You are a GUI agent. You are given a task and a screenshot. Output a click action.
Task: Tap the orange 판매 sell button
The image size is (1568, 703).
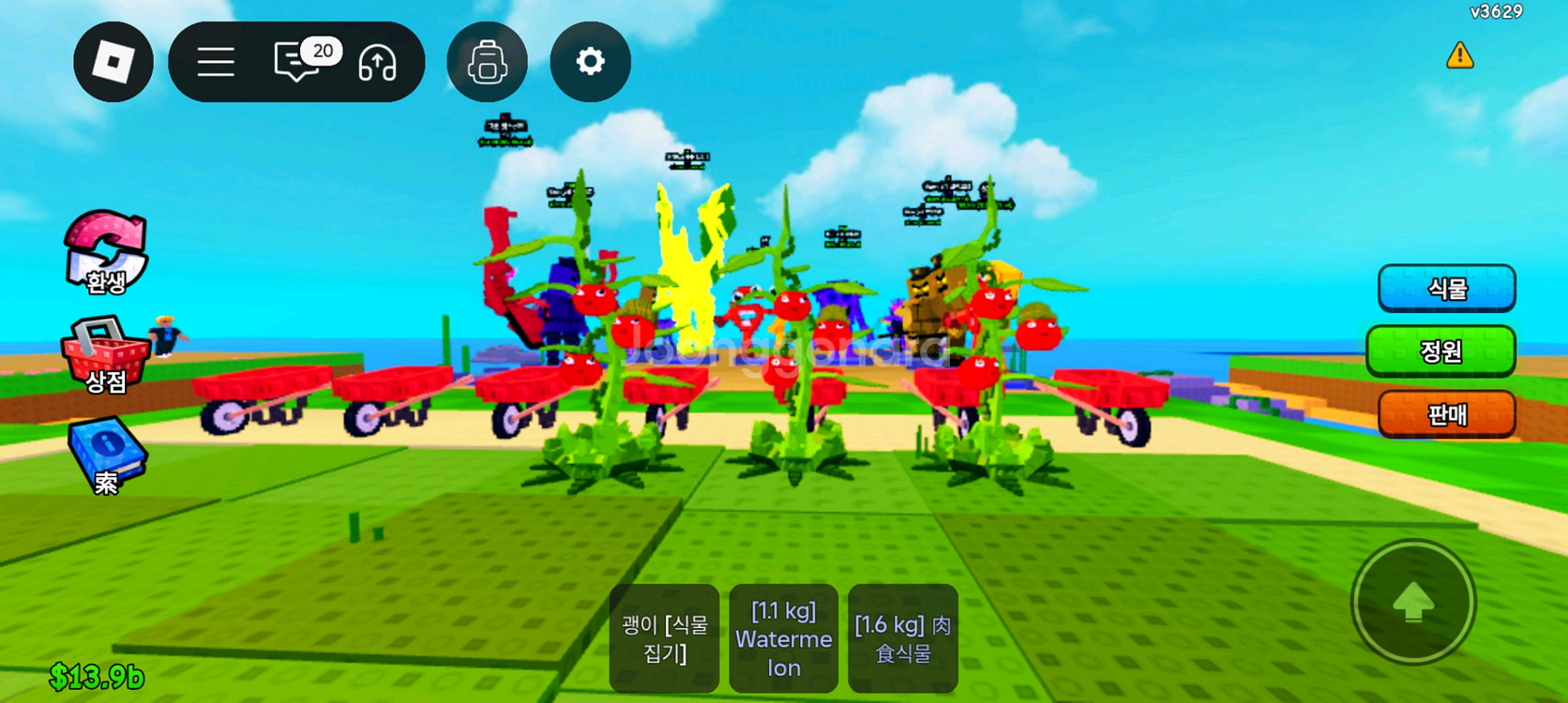[x=1446, y=414]
